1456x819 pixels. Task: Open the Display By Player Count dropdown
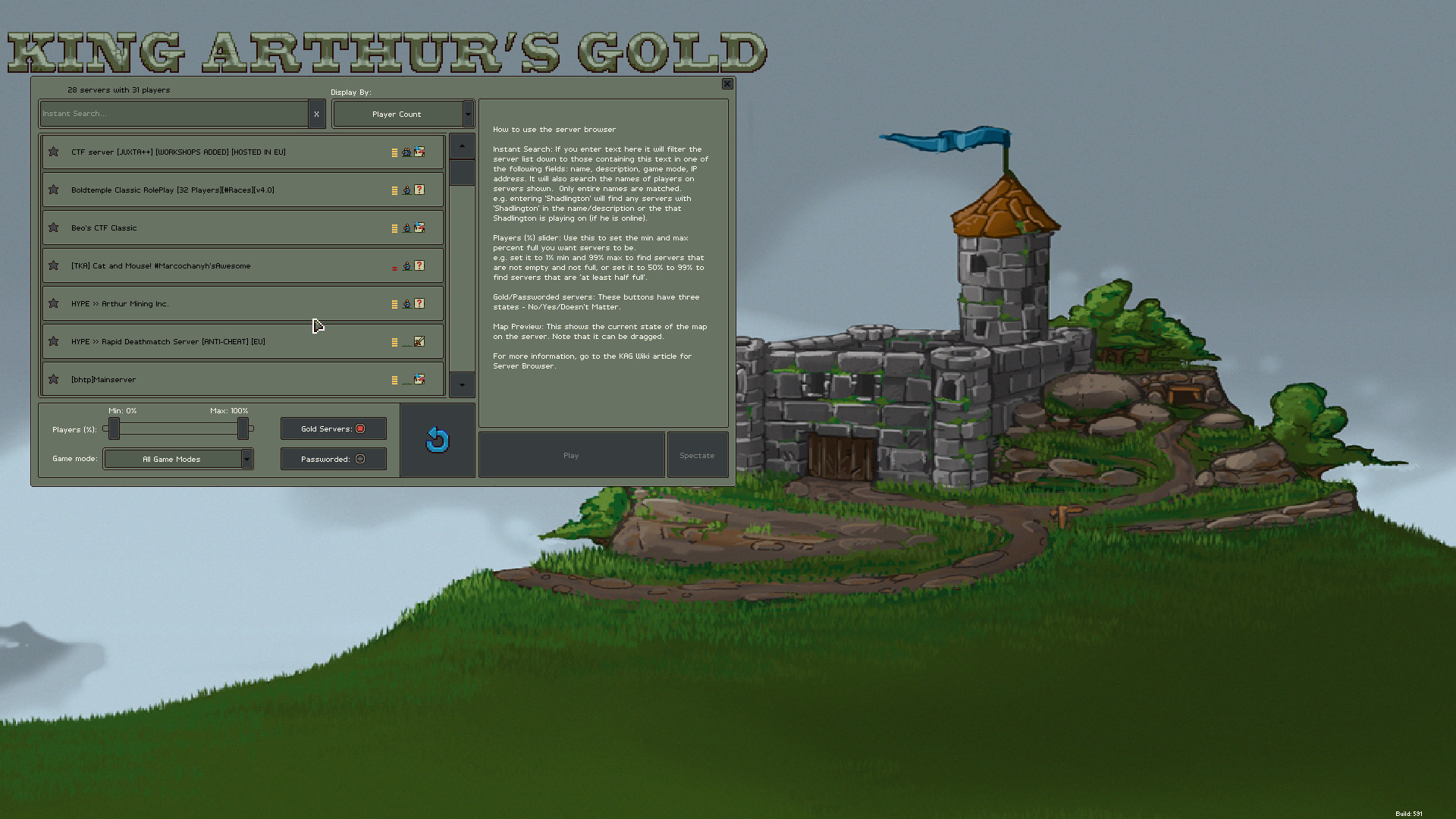403,114
